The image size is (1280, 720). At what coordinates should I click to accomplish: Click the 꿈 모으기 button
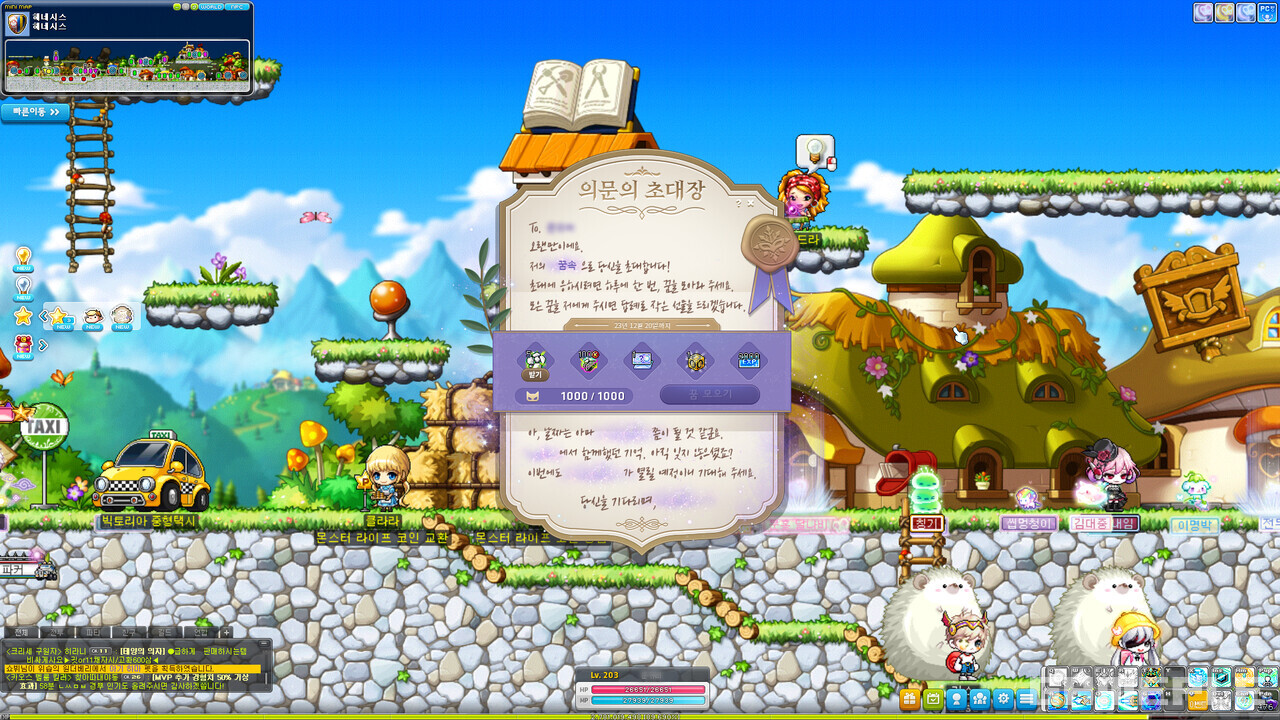(709, 395)
